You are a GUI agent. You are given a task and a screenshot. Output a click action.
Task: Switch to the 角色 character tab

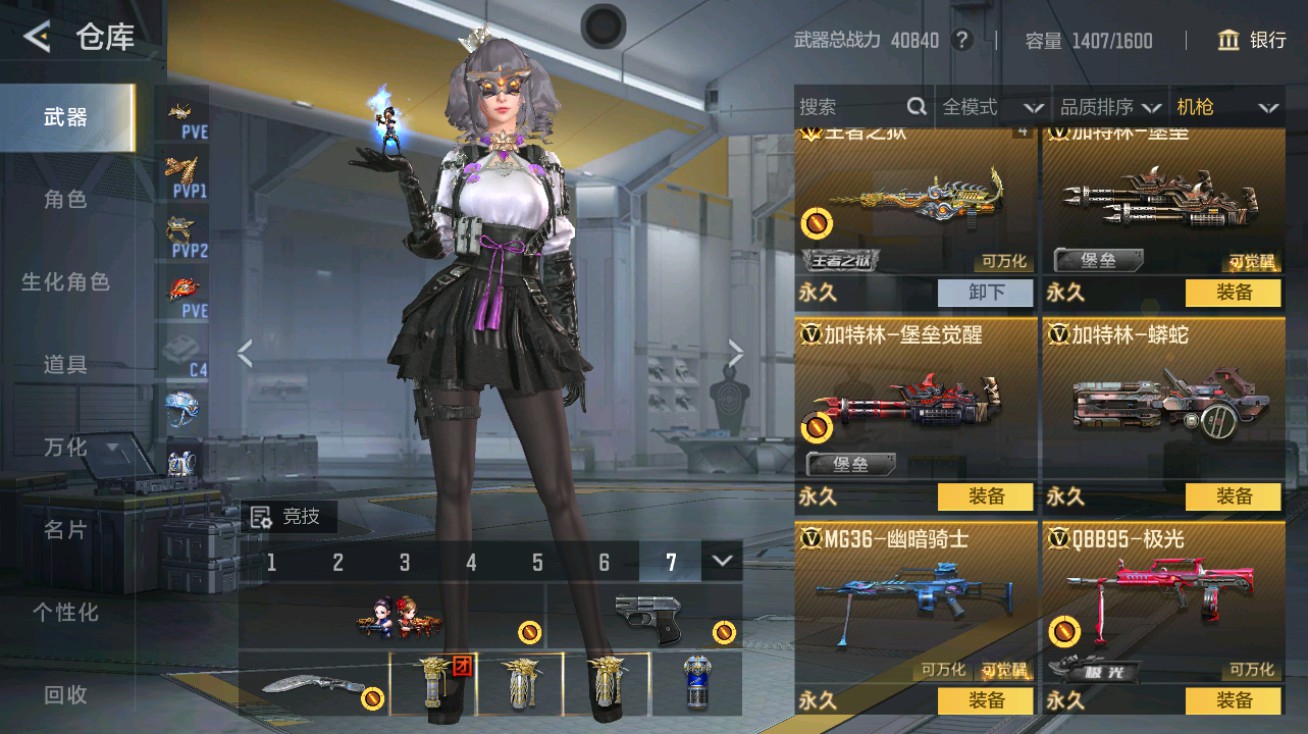pos(66,199)
